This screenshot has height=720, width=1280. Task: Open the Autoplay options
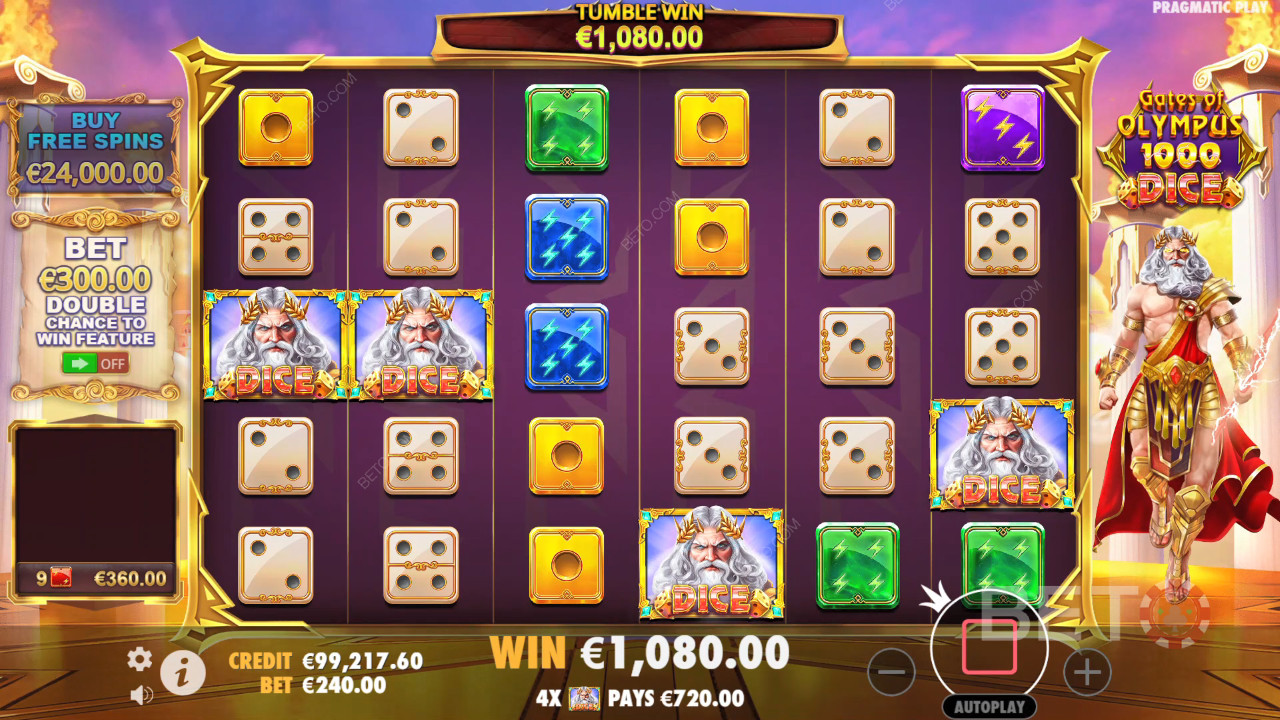(989, 707)
